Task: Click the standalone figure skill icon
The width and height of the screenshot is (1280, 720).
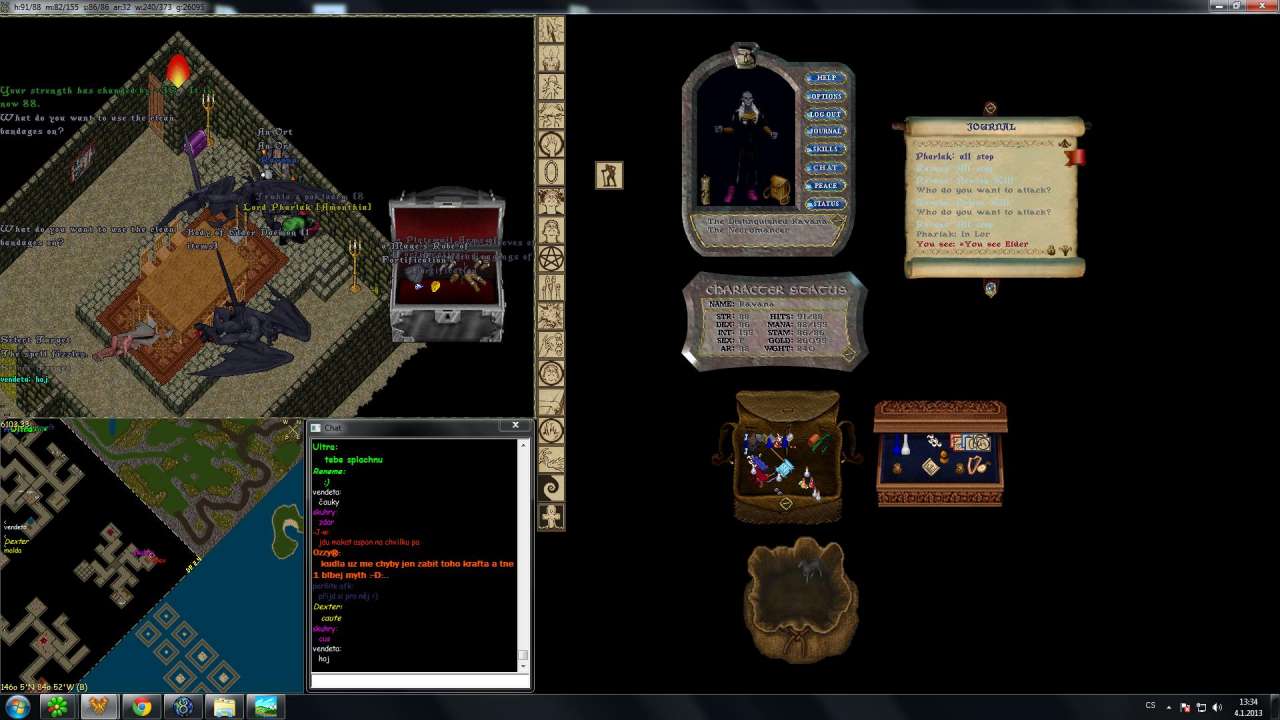Action: 609,176
